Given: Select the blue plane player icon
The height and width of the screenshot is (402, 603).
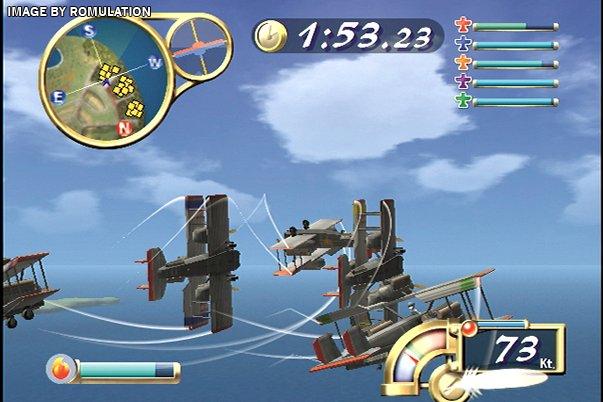Looking at the screenshot, I should click(462, 45).
